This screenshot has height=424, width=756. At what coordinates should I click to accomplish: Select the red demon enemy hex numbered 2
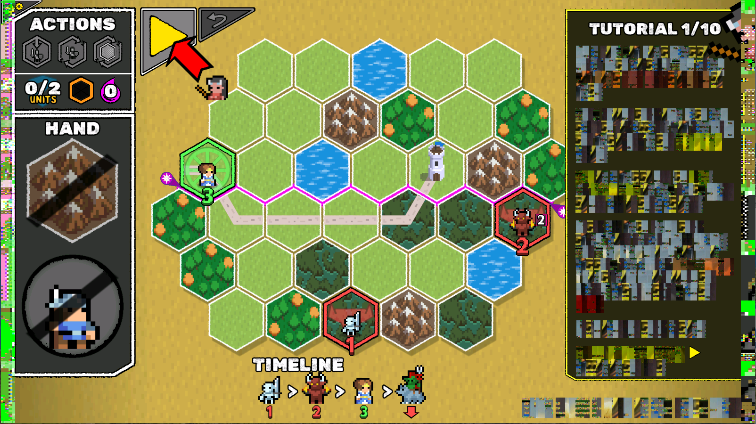[x=521, y=222]
